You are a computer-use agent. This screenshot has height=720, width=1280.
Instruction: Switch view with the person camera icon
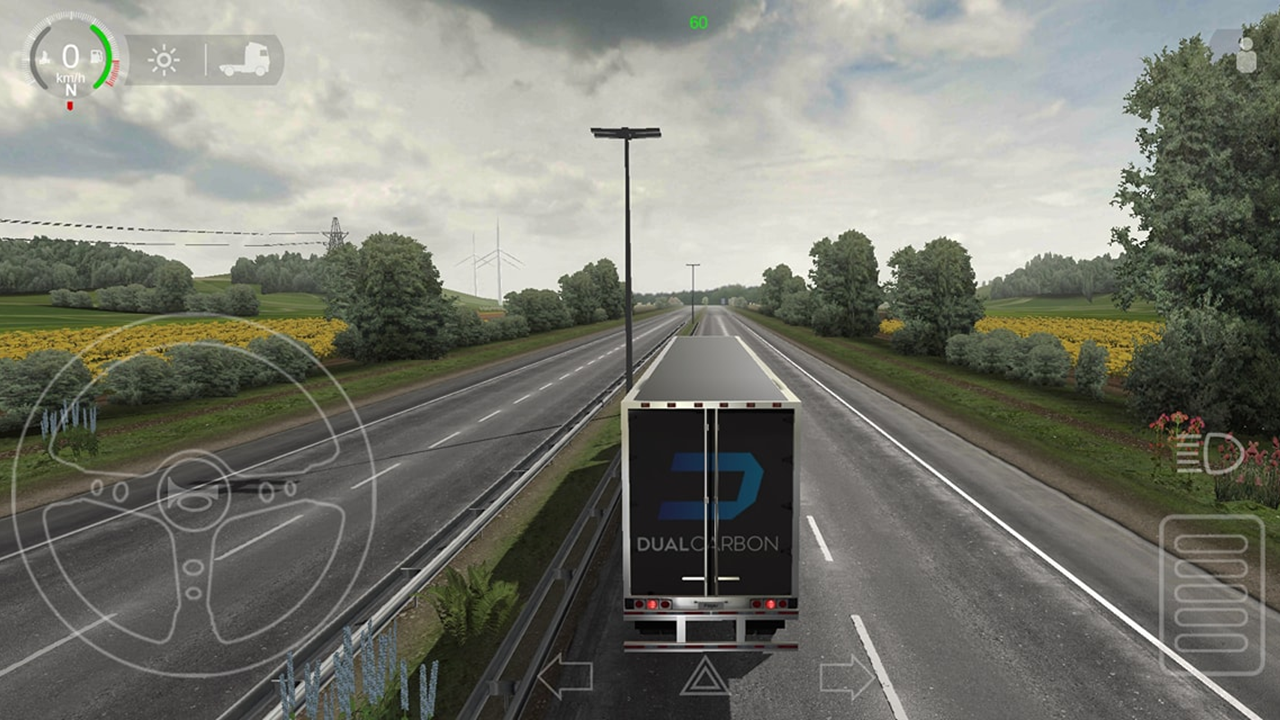1243,52
